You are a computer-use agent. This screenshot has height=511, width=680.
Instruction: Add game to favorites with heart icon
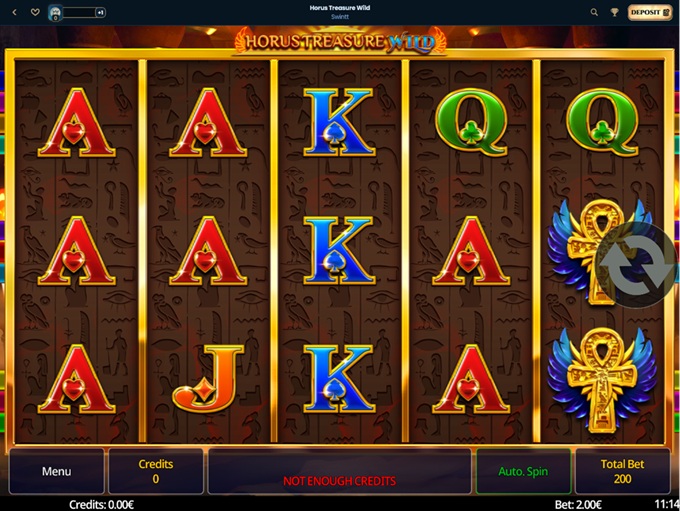(x=35, y=12)
